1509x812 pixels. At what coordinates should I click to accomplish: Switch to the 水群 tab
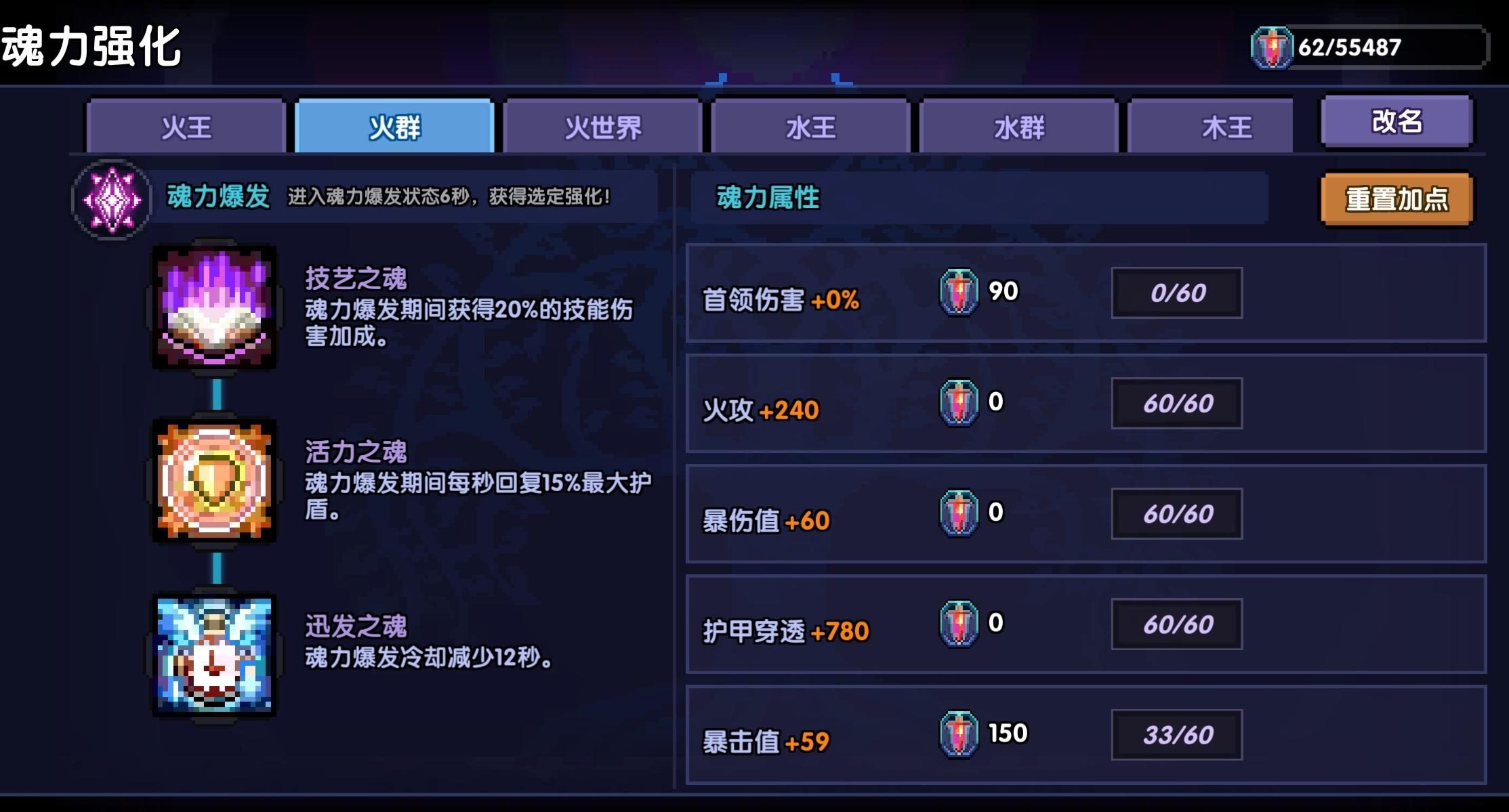click(1019, 127)
